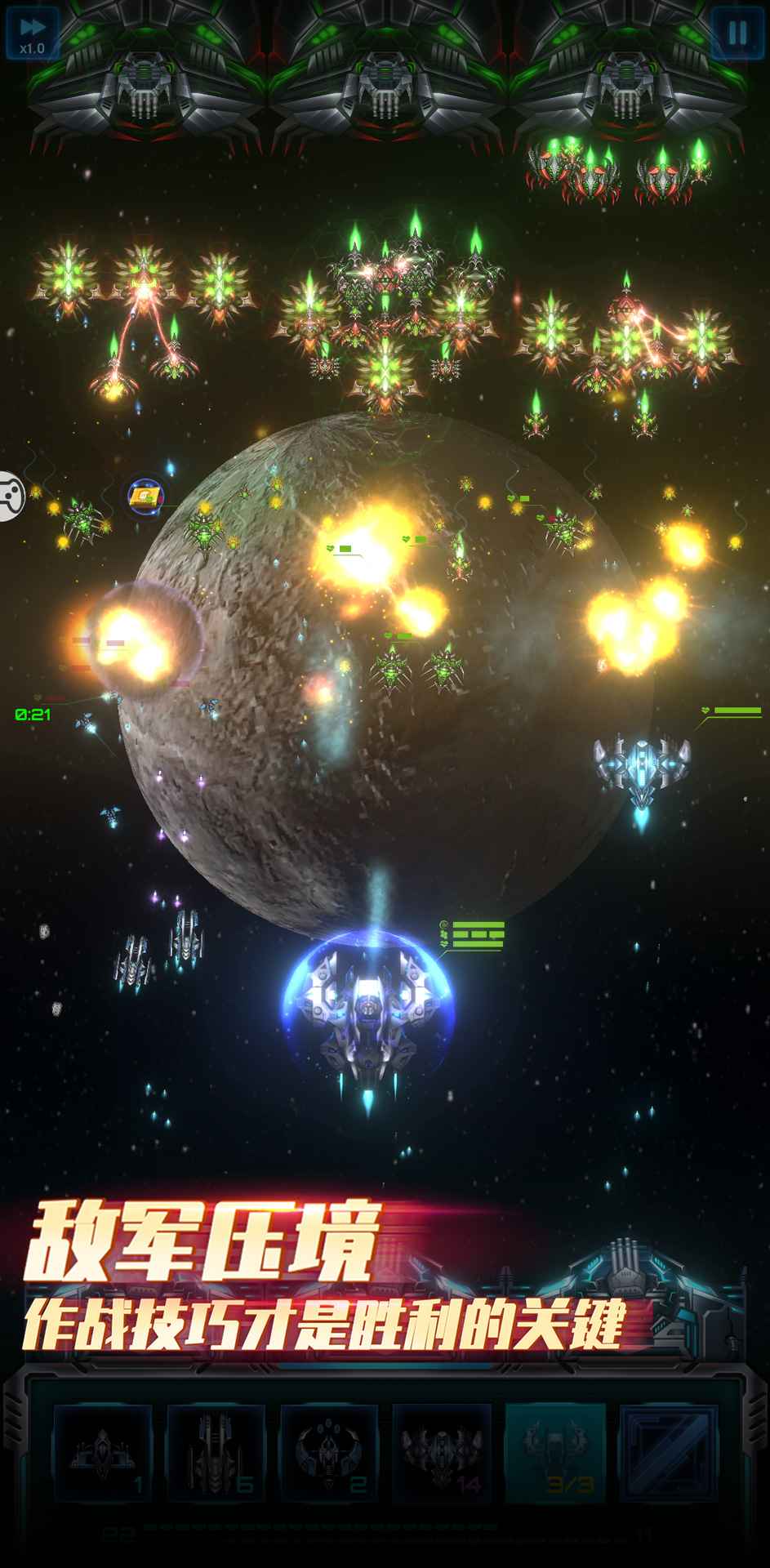
Task: Deploy the ship card numbered 14
Action: (442, 1454)
